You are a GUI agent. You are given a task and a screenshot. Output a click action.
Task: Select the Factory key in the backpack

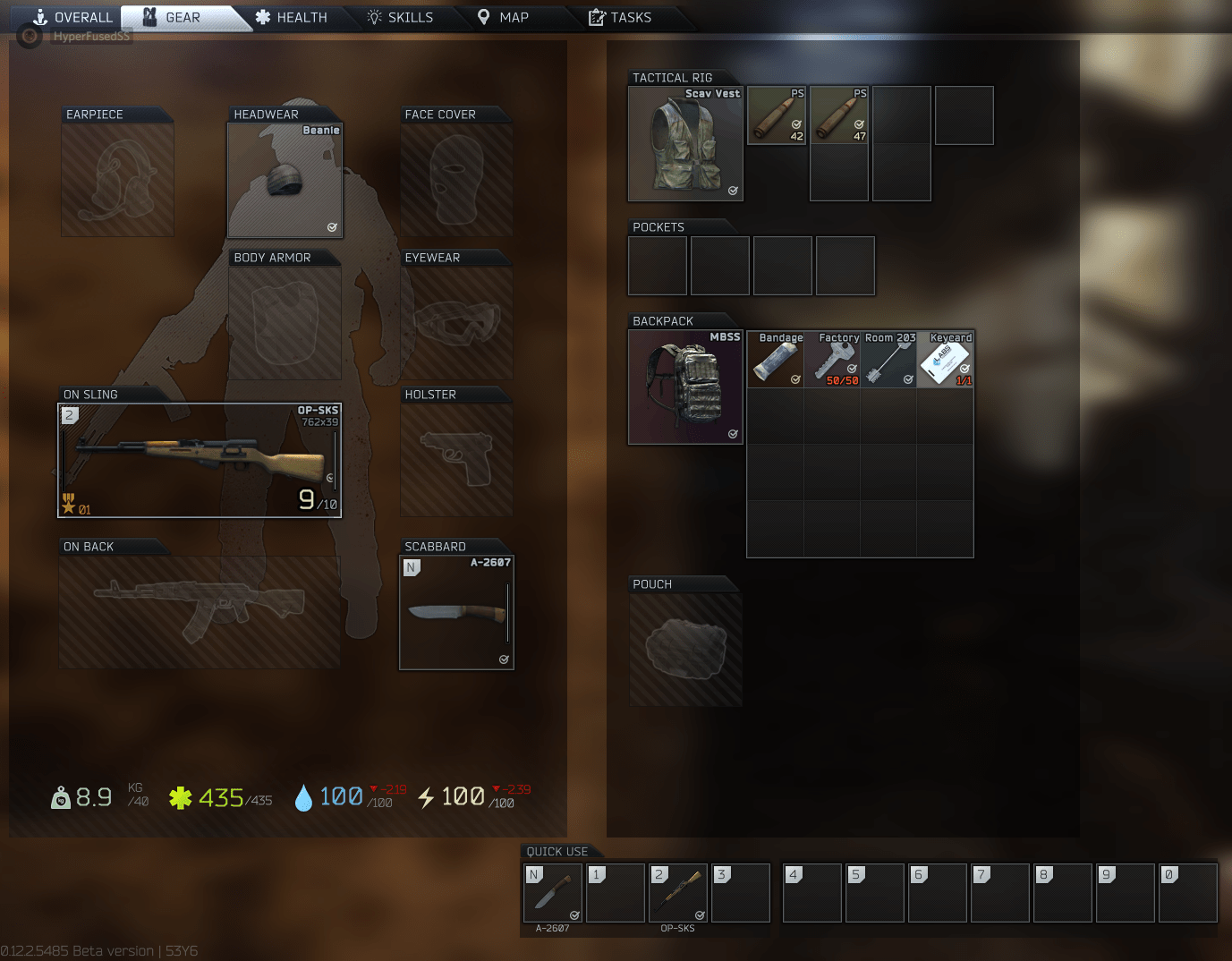[x=832, y=360]
